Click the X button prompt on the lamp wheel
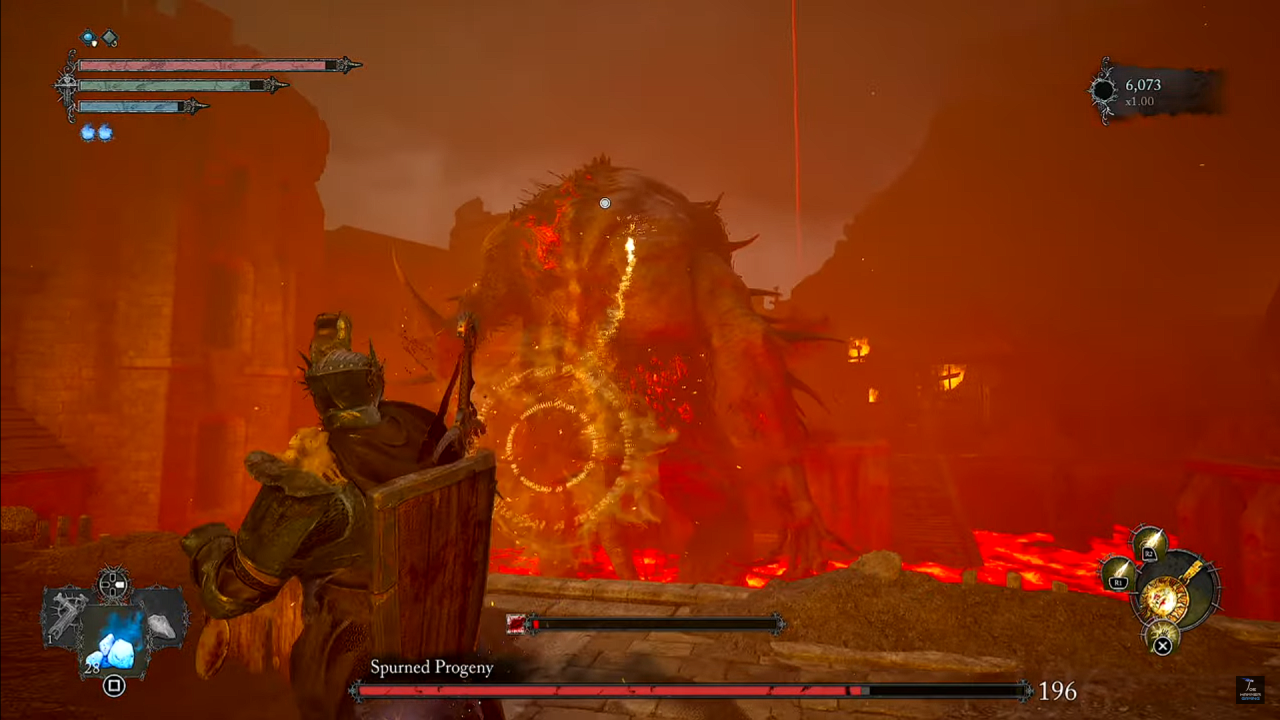The width and height of the screenshot is (1280, 720). pyautogui.click(x=1162, y=645)
